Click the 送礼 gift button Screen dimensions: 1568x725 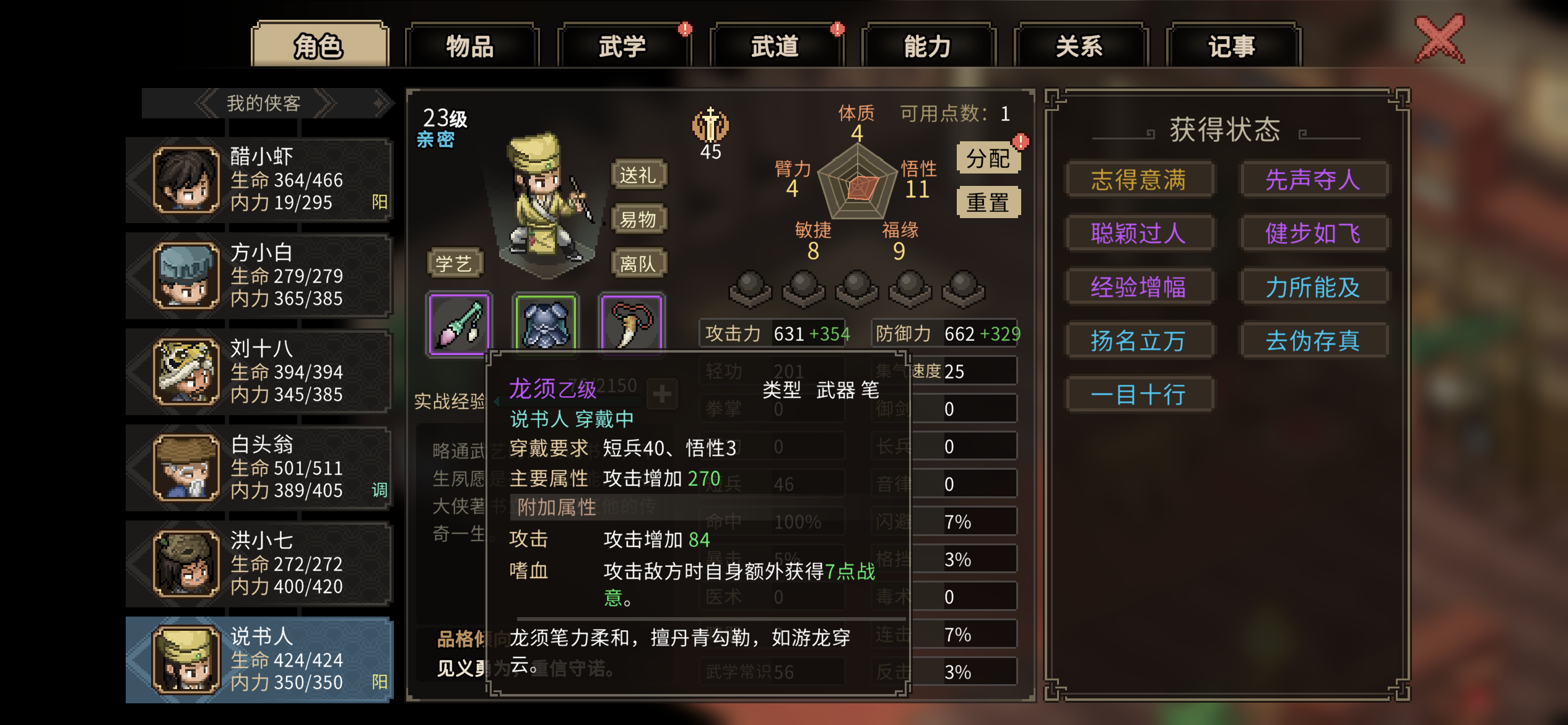click(x=638, y=175)
